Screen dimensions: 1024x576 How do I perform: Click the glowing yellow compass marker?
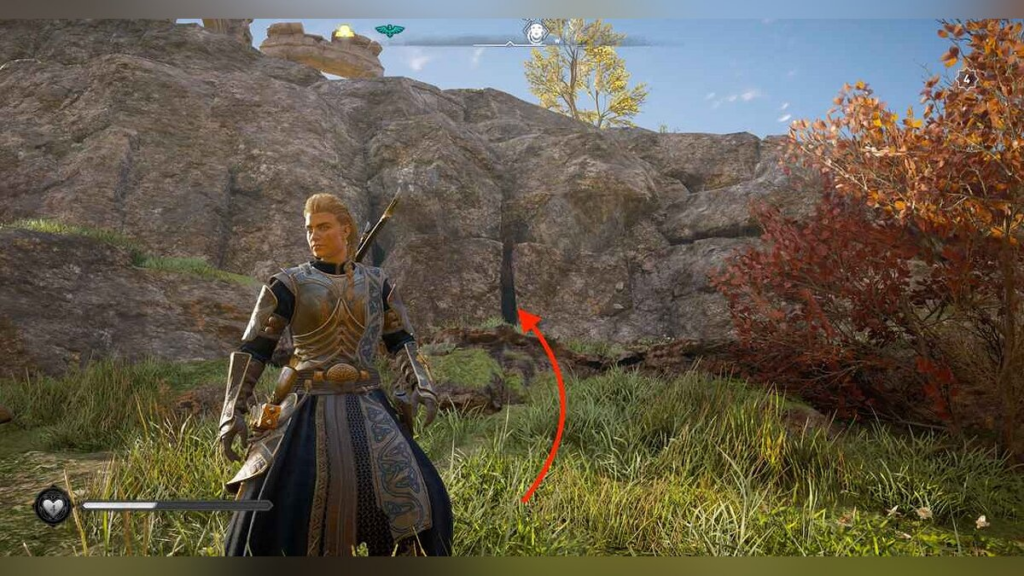pyautogui.click(x=345, y=32)
